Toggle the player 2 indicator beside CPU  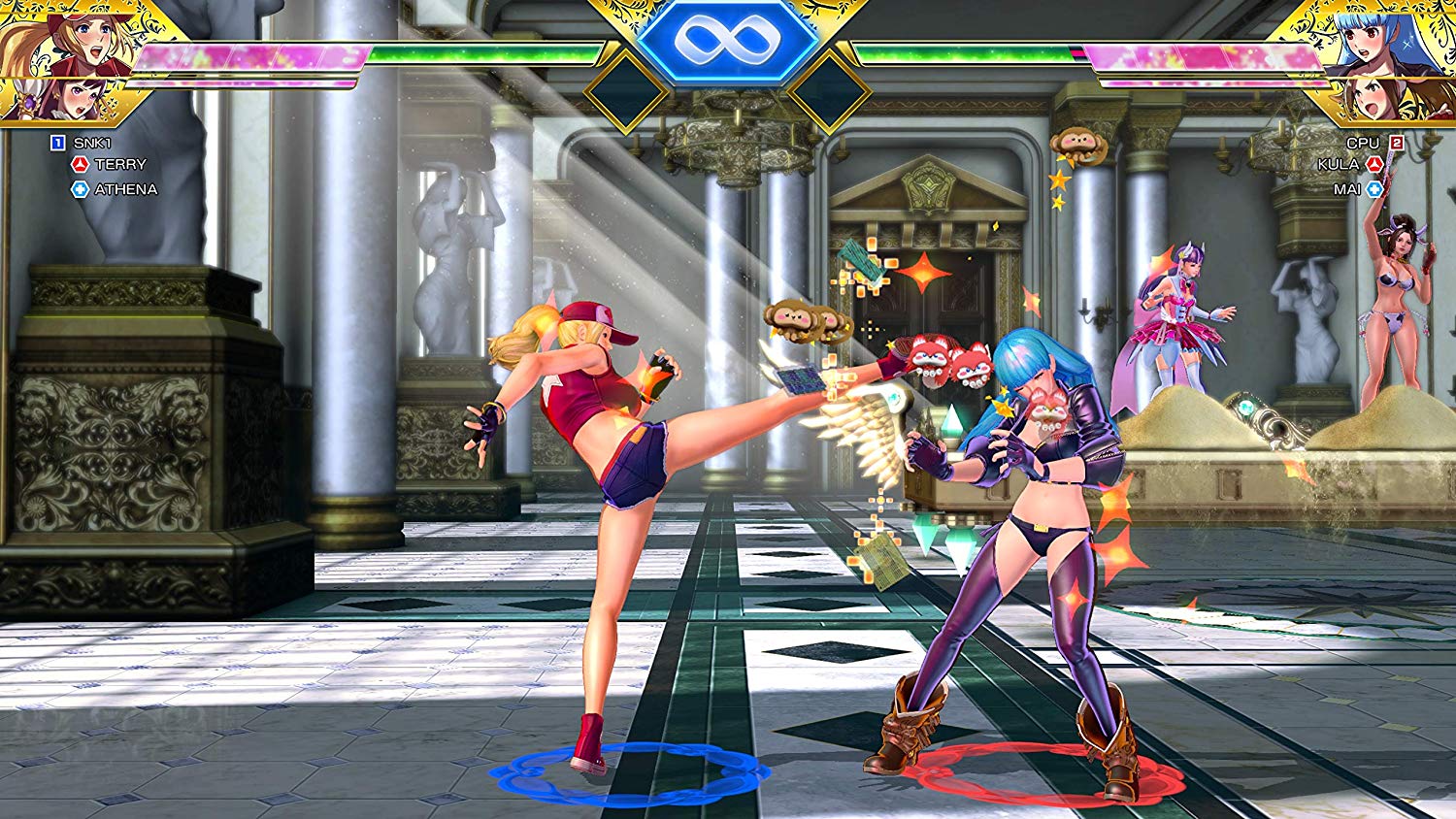click(x=1399, y=142)
